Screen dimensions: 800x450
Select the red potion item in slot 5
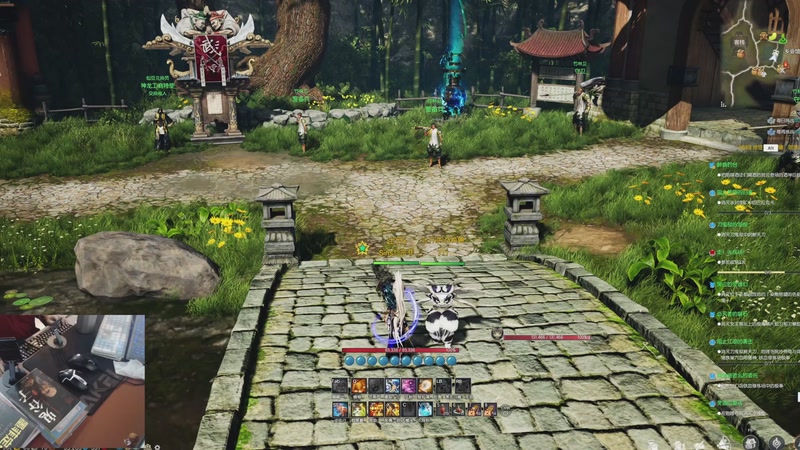[x=443, y=409]
